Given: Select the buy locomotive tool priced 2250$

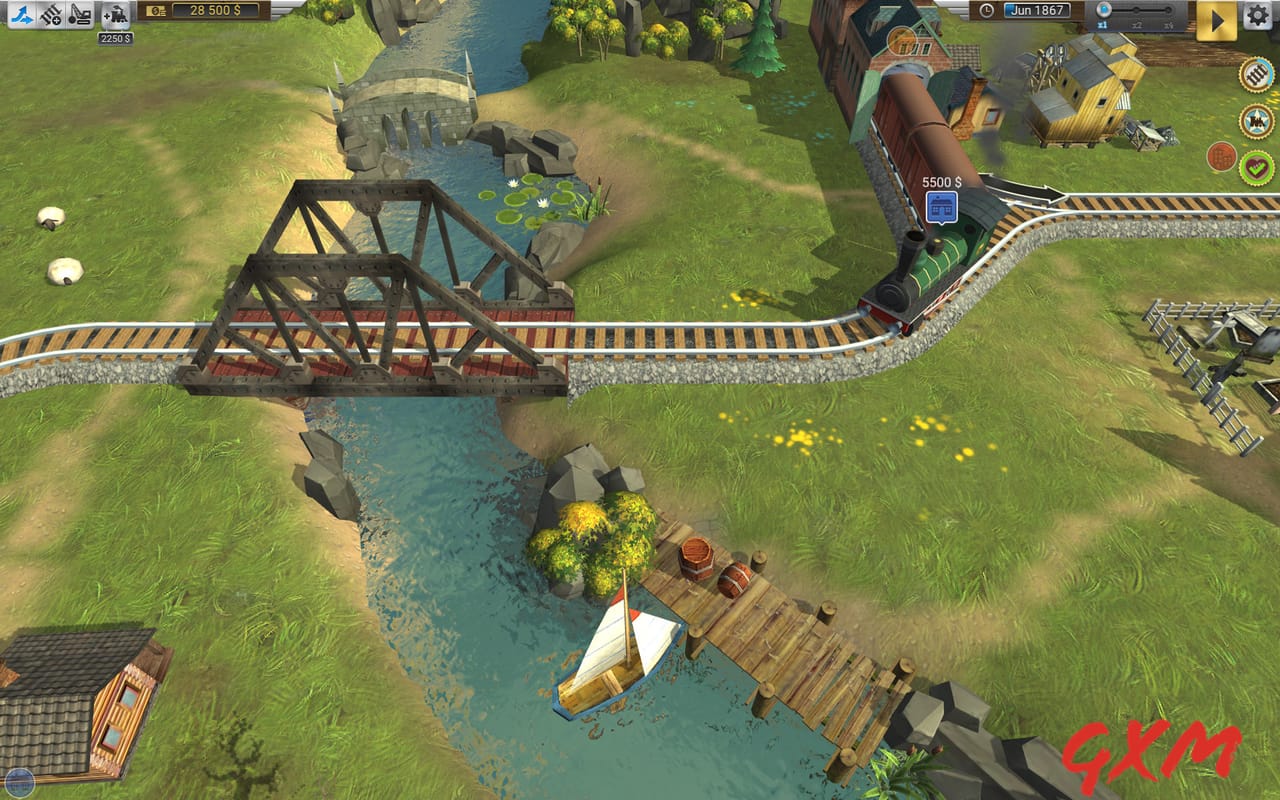Looking at the screenshot, I should pyautogui.click(x=117, y=16).
